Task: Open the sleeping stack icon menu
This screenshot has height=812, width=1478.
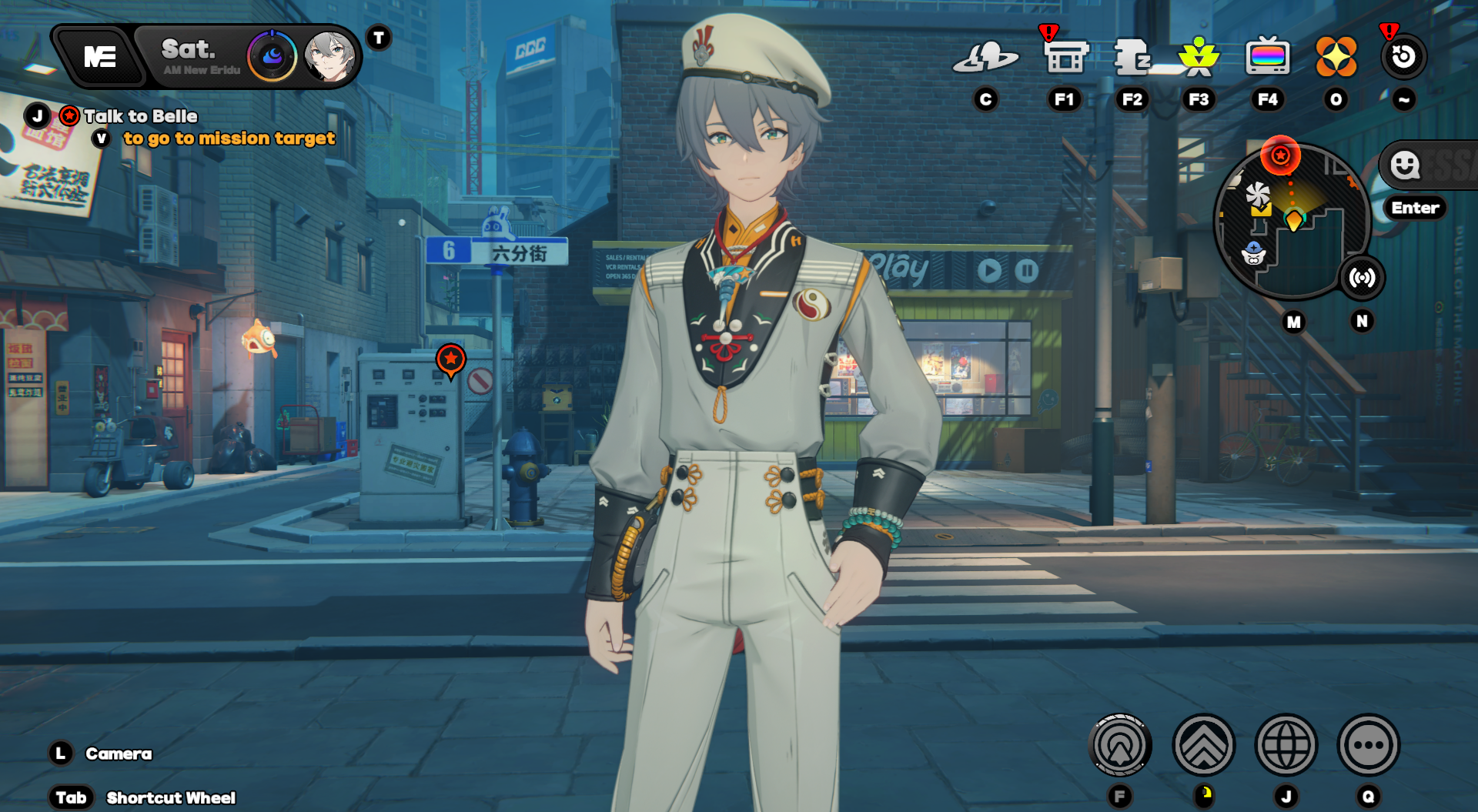Action: [1132, 56]
